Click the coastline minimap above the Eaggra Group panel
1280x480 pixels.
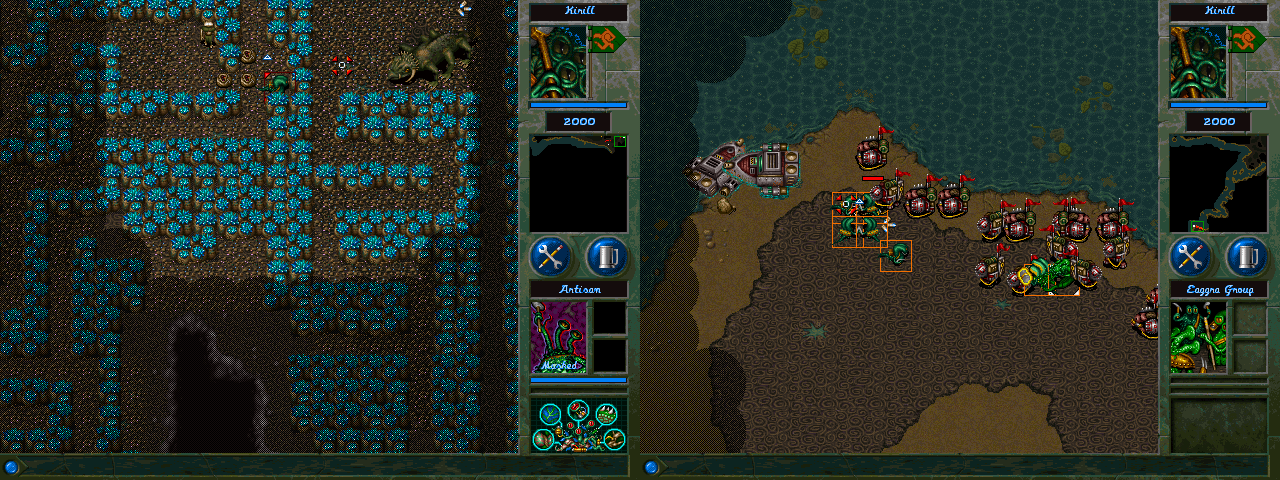click(1218, 184)
